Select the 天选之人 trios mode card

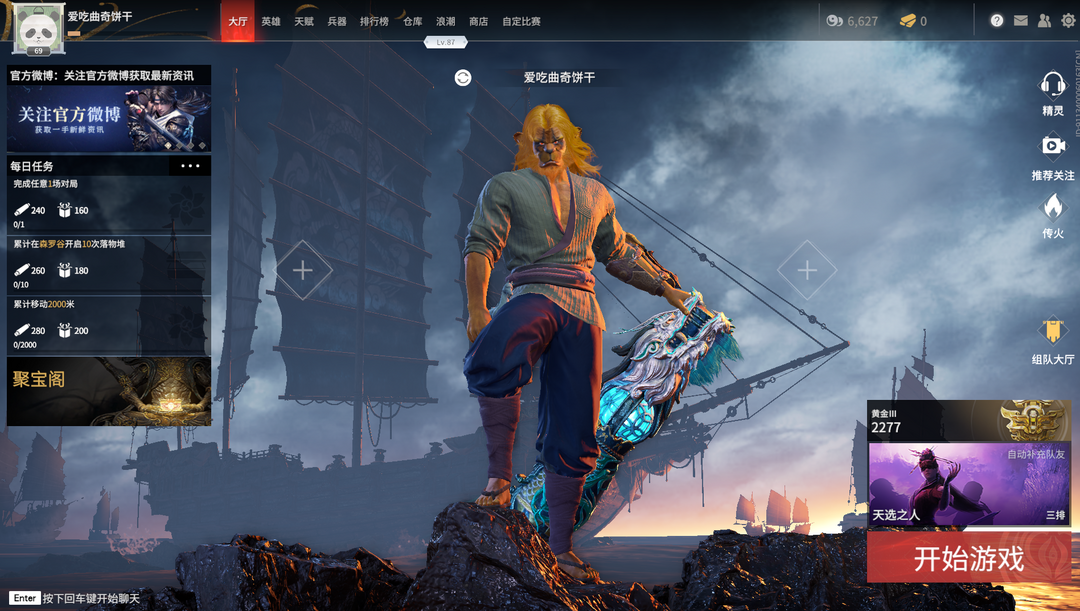point(968,484)
